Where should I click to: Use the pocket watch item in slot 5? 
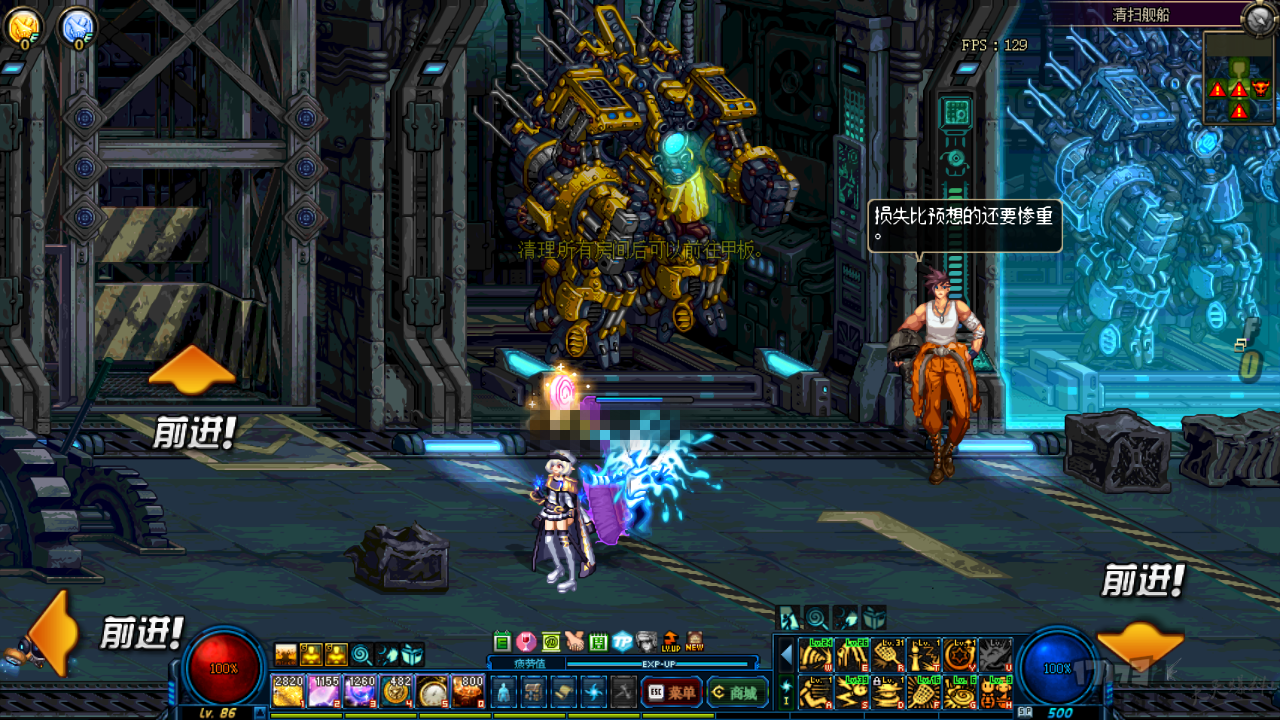coord(432,691)
